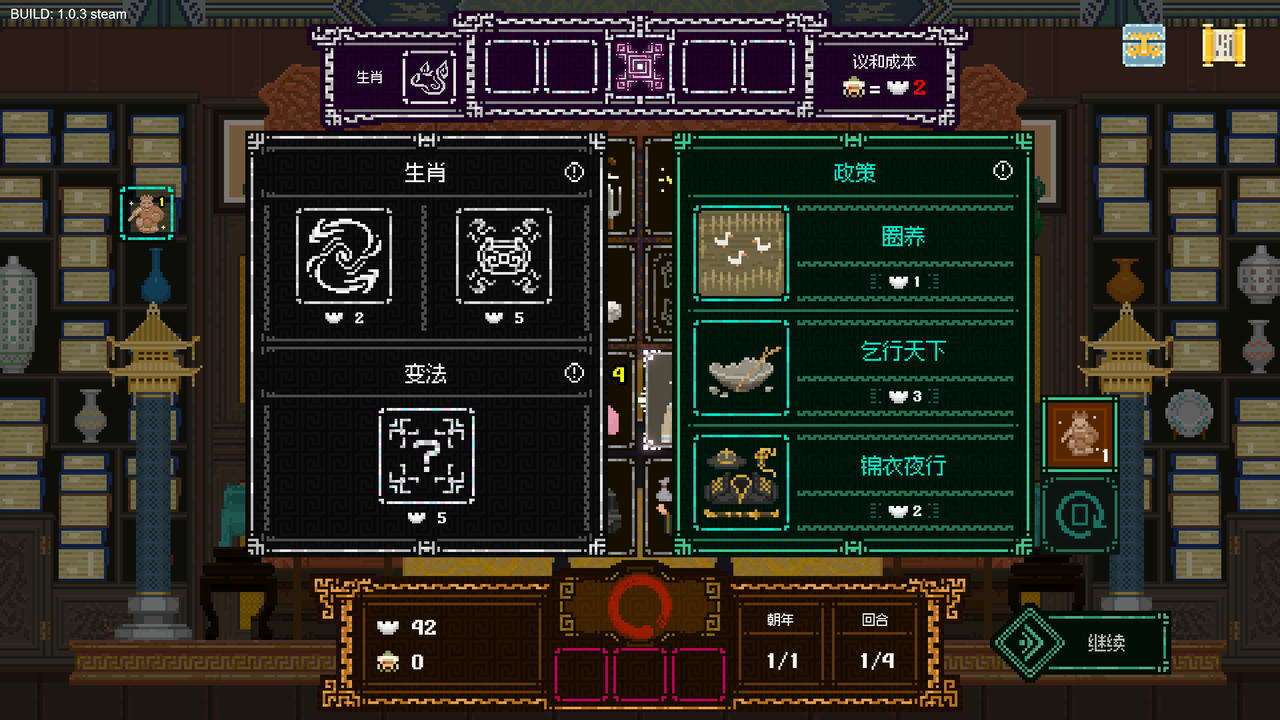Viewport: 1280px width, 720px height.
Task: Click the mystery question mark card under 变法
Action: tap(428, 455)
